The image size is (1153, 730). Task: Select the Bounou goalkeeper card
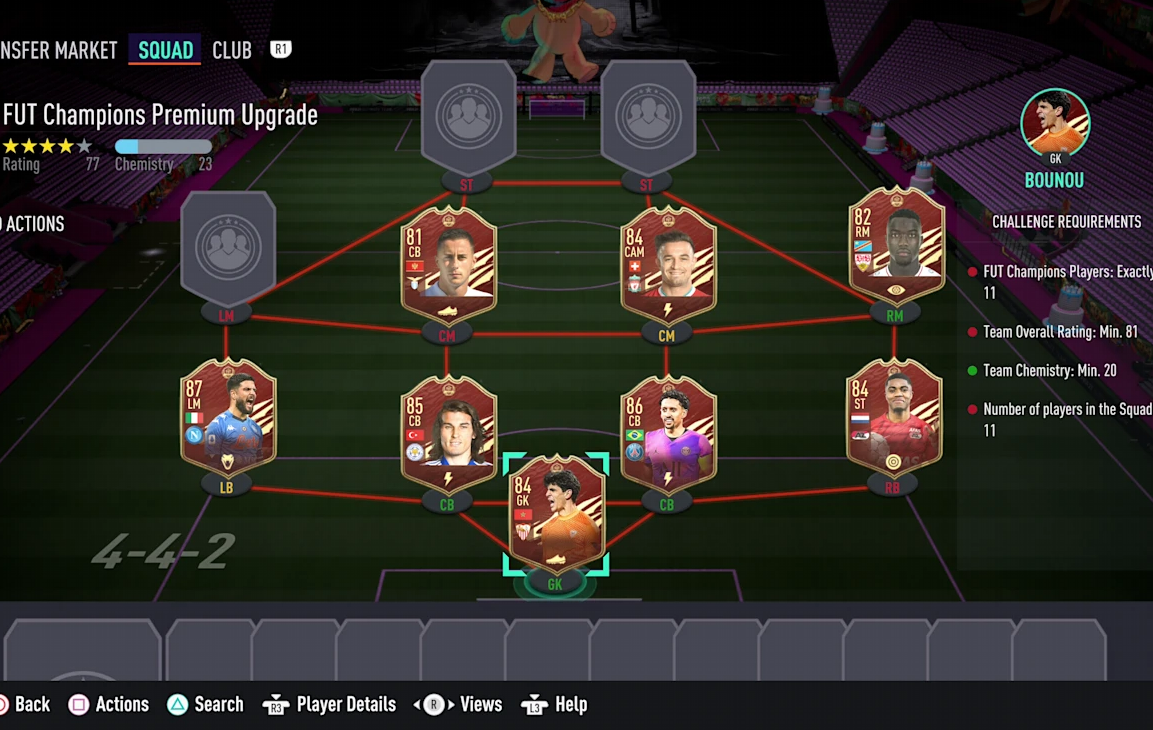[x=556, y=514]
